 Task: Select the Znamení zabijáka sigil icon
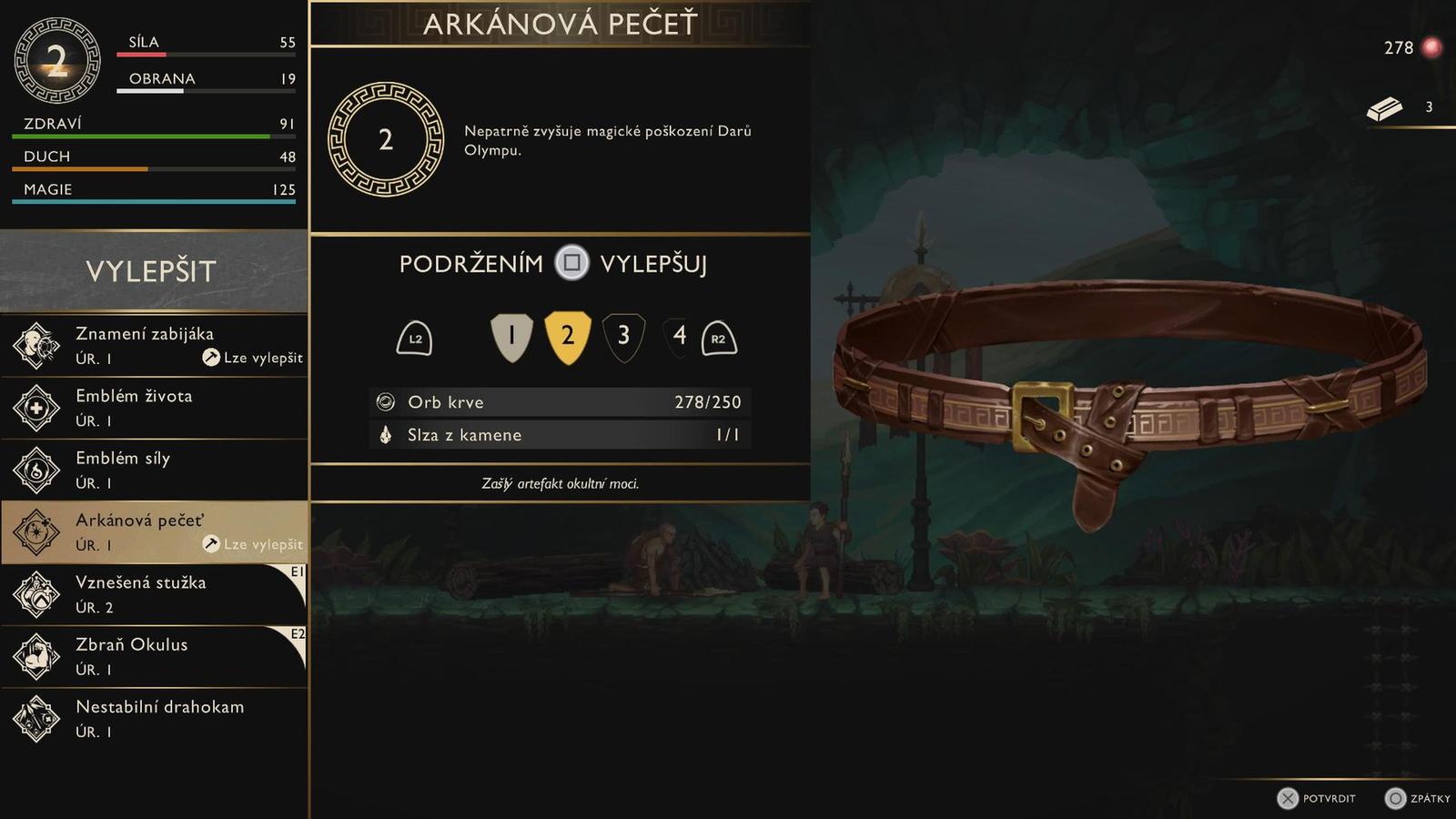tap(35, 346)
